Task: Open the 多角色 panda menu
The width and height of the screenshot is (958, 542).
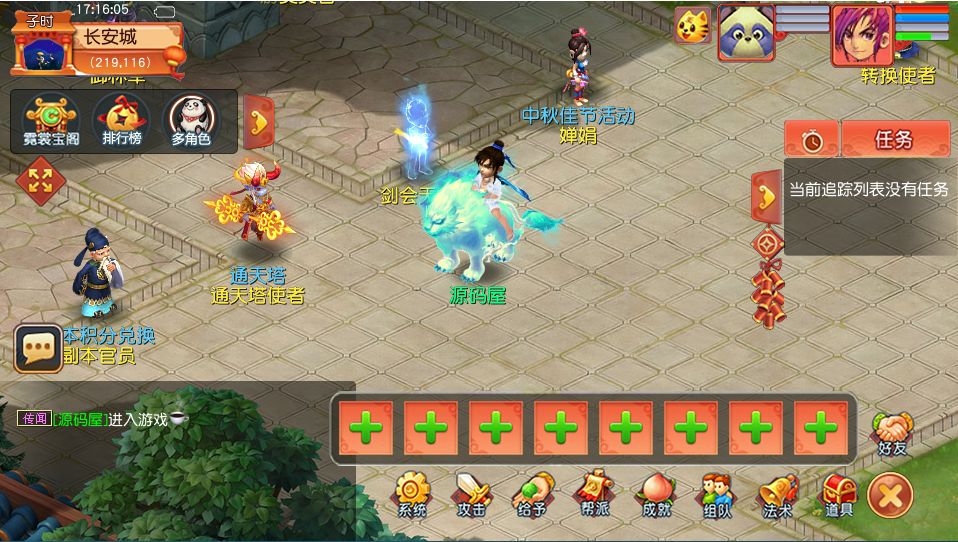Action: [x=190, y=120]
